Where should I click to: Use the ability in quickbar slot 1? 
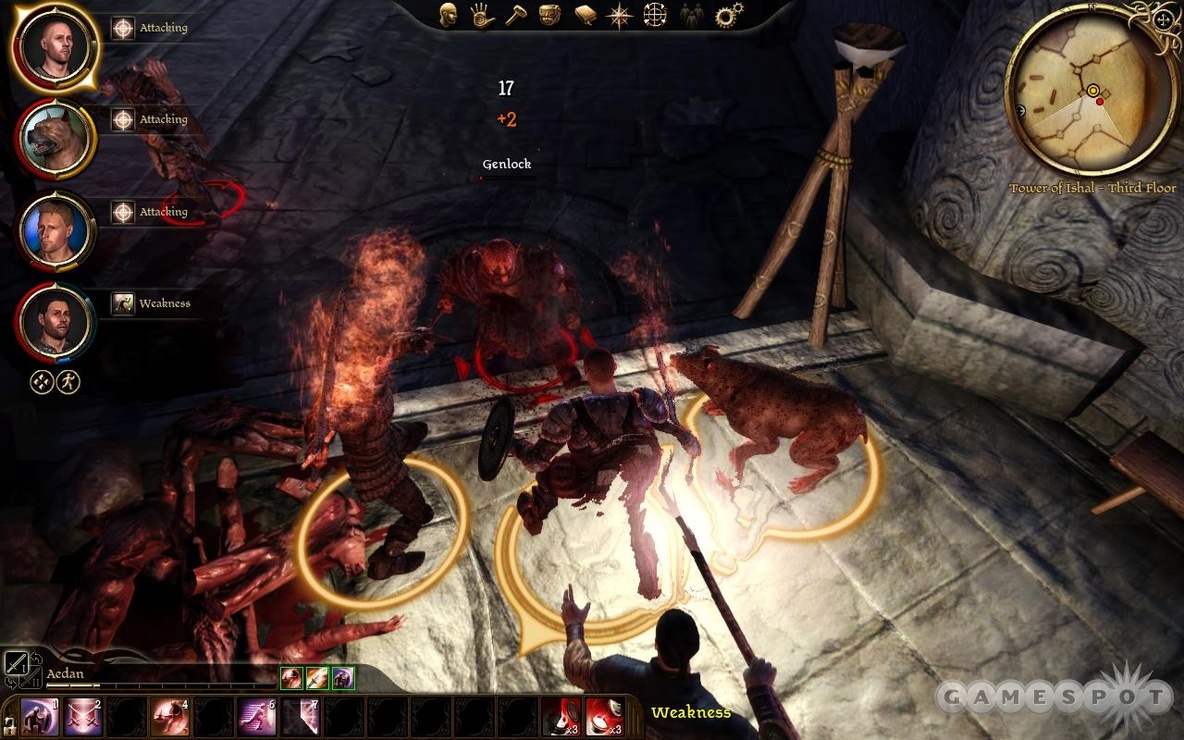40,717
